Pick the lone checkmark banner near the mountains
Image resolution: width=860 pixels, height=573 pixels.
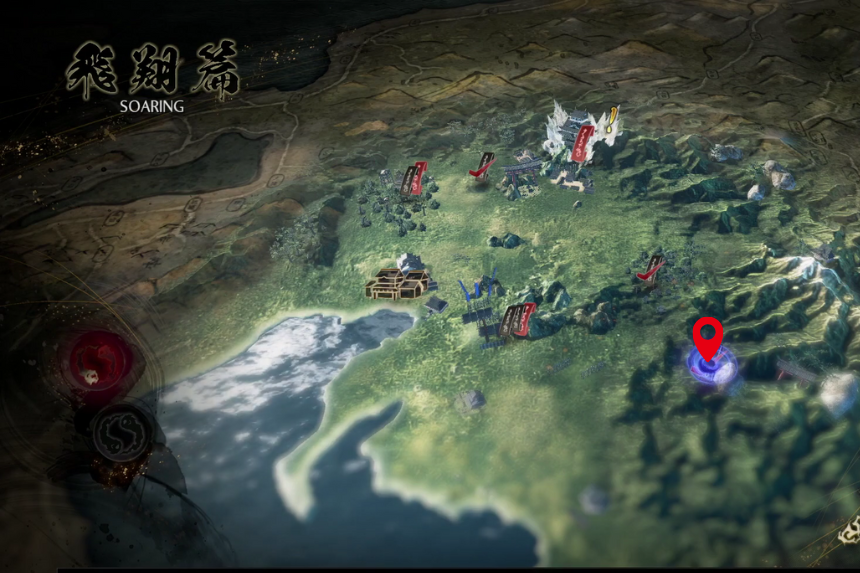[x=650, y=268]
